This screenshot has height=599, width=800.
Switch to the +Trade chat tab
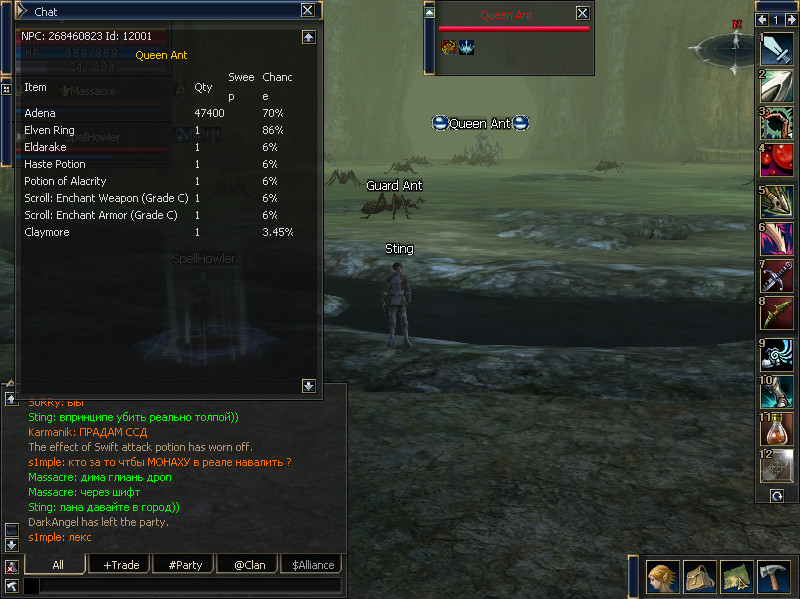coord(121,565)
